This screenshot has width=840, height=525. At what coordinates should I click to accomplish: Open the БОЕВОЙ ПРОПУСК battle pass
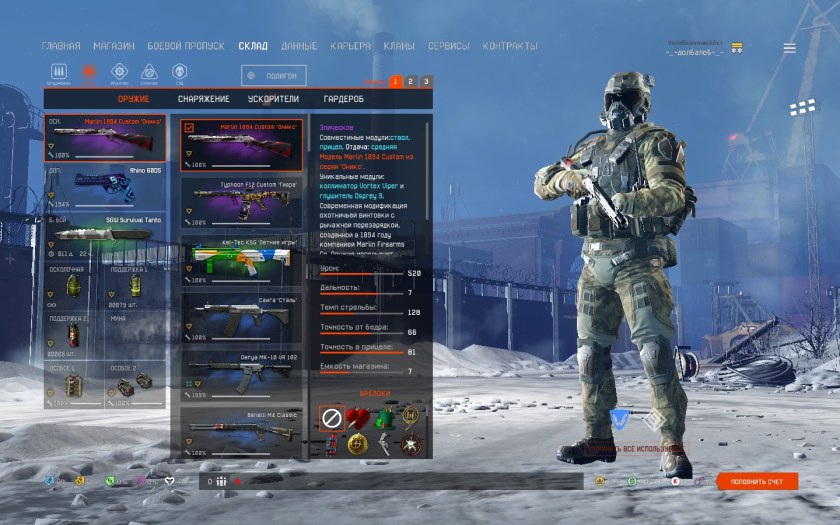187,46
